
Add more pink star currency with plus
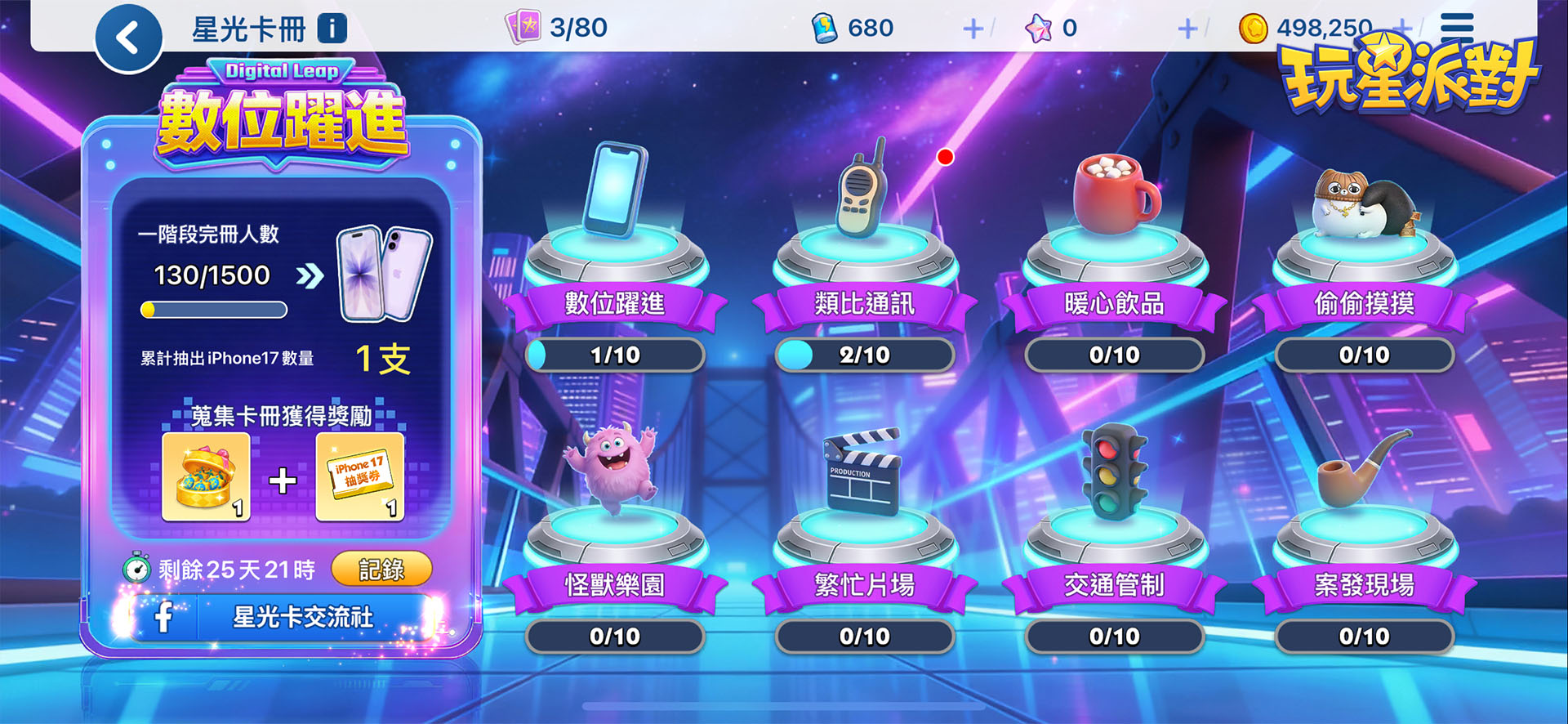pyautogui.click(x=1187, y=29)
